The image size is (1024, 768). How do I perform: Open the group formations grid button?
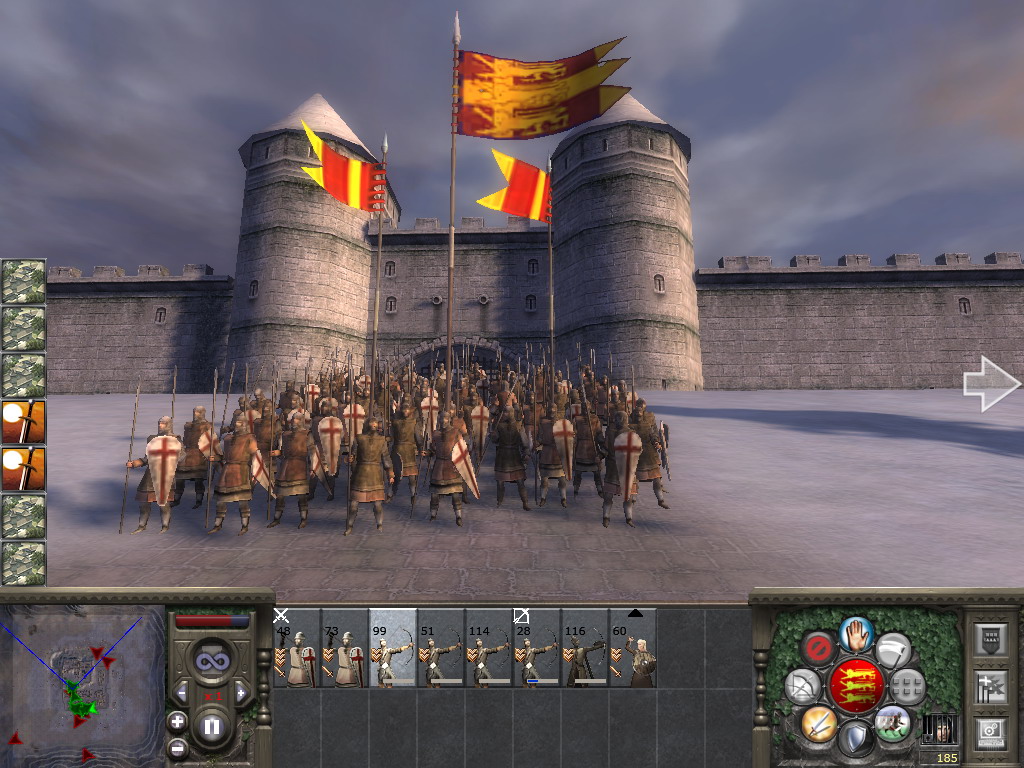pyautogui.click(x=908, y=686)
